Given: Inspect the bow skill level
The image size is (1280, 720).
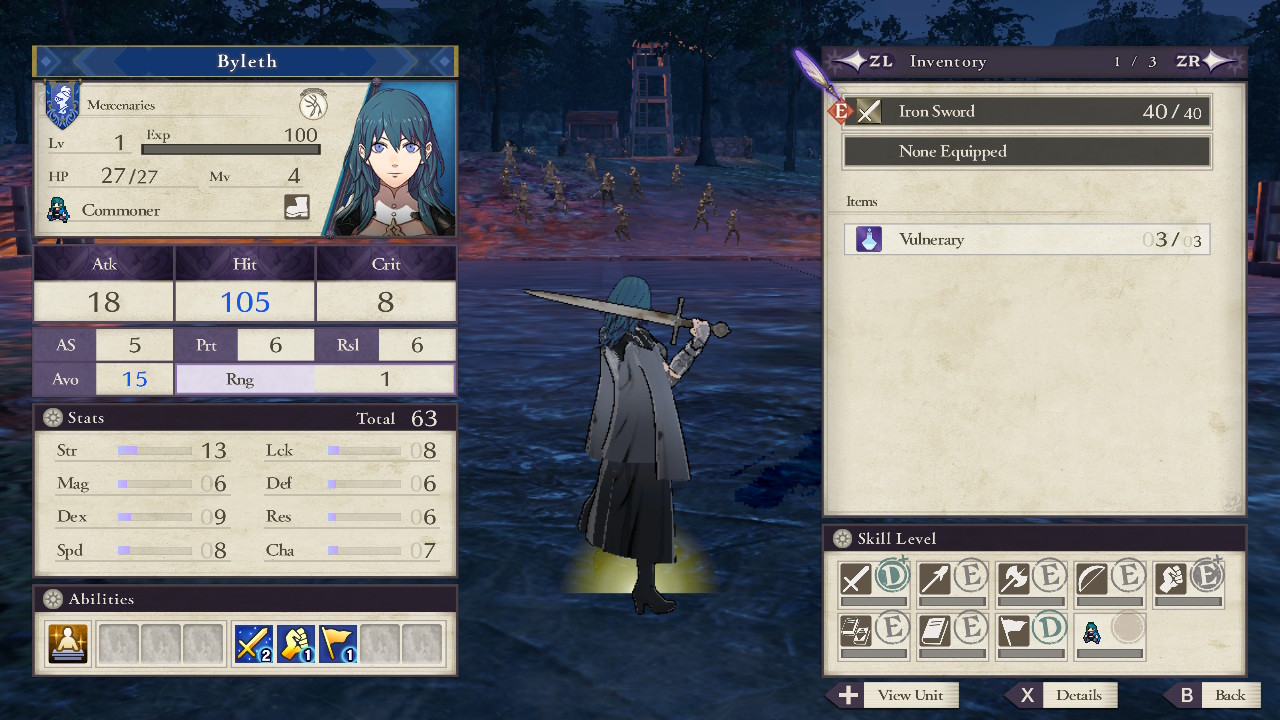Looking at the screenshot, I should click(1112, 579).
